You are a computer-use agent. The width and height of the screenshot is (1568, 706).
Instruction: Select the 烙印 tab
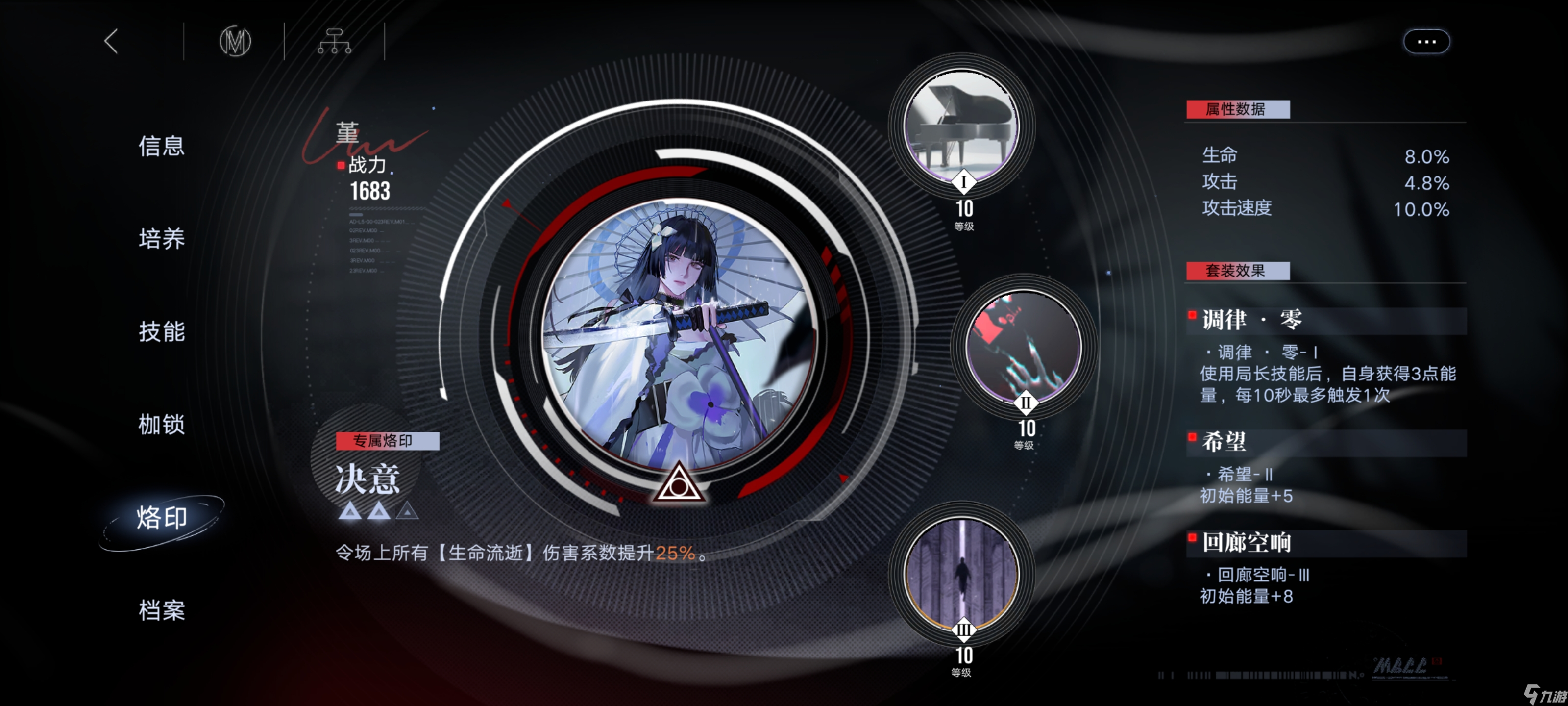coord(161,518)
